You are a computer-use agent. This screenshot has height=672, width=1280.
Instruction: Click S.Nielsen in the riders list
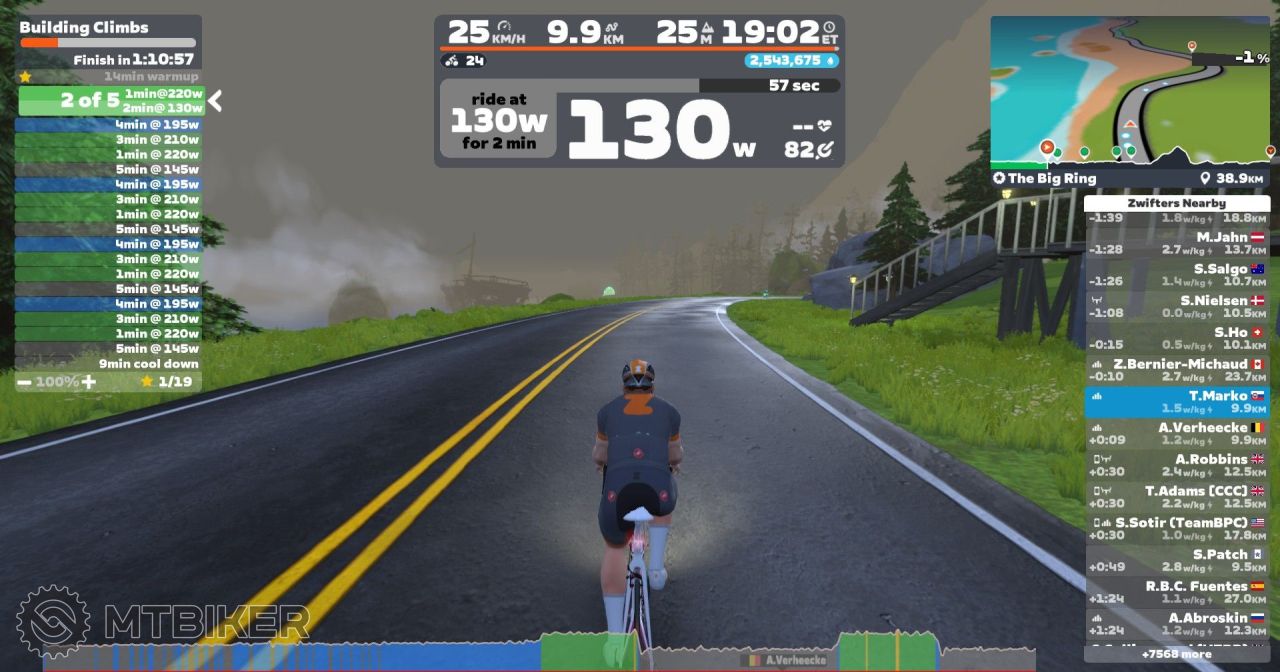click(1177, 306)
